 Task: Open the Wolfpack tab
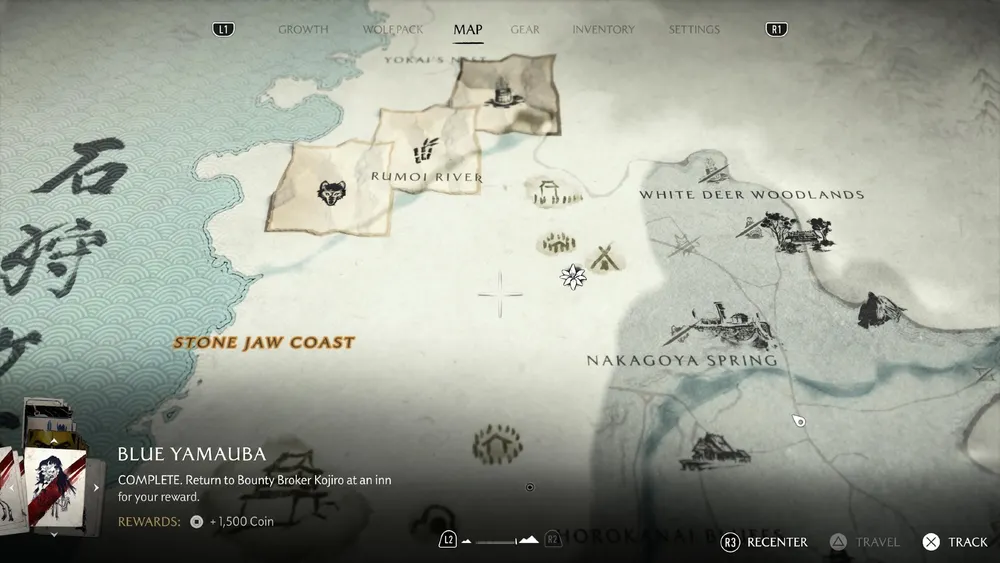(x=393, y=29)
